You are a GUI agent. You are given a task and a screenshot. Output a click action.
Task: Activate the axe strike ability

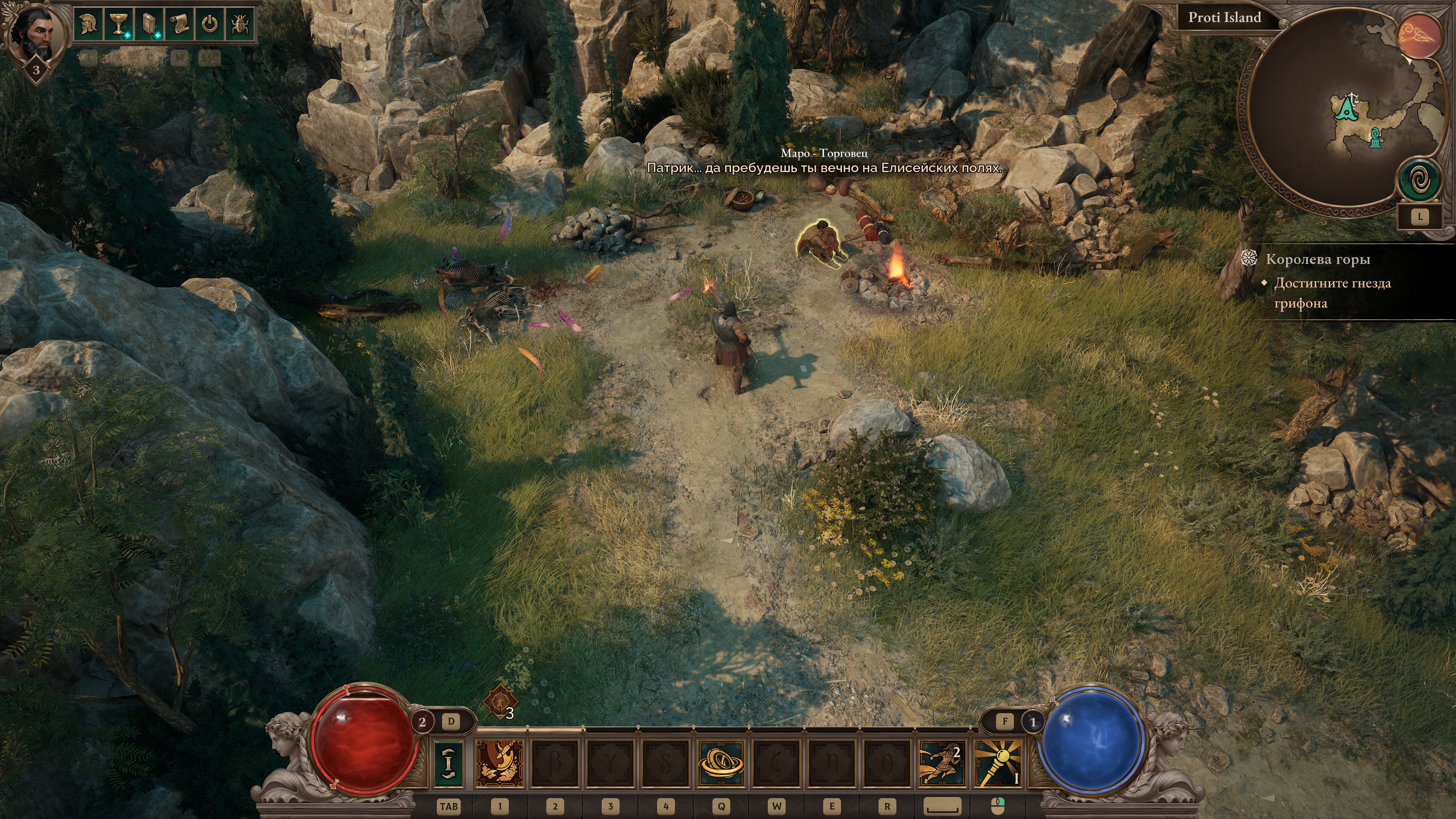tap(500, 763)
